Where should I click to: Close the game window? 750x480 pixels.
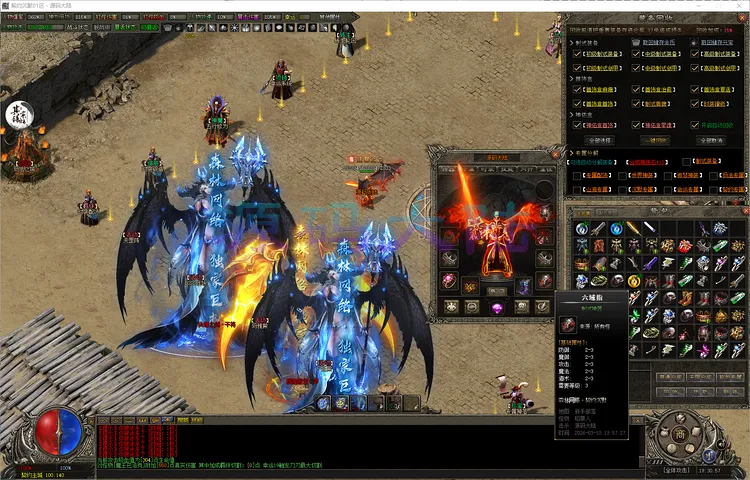738,5
